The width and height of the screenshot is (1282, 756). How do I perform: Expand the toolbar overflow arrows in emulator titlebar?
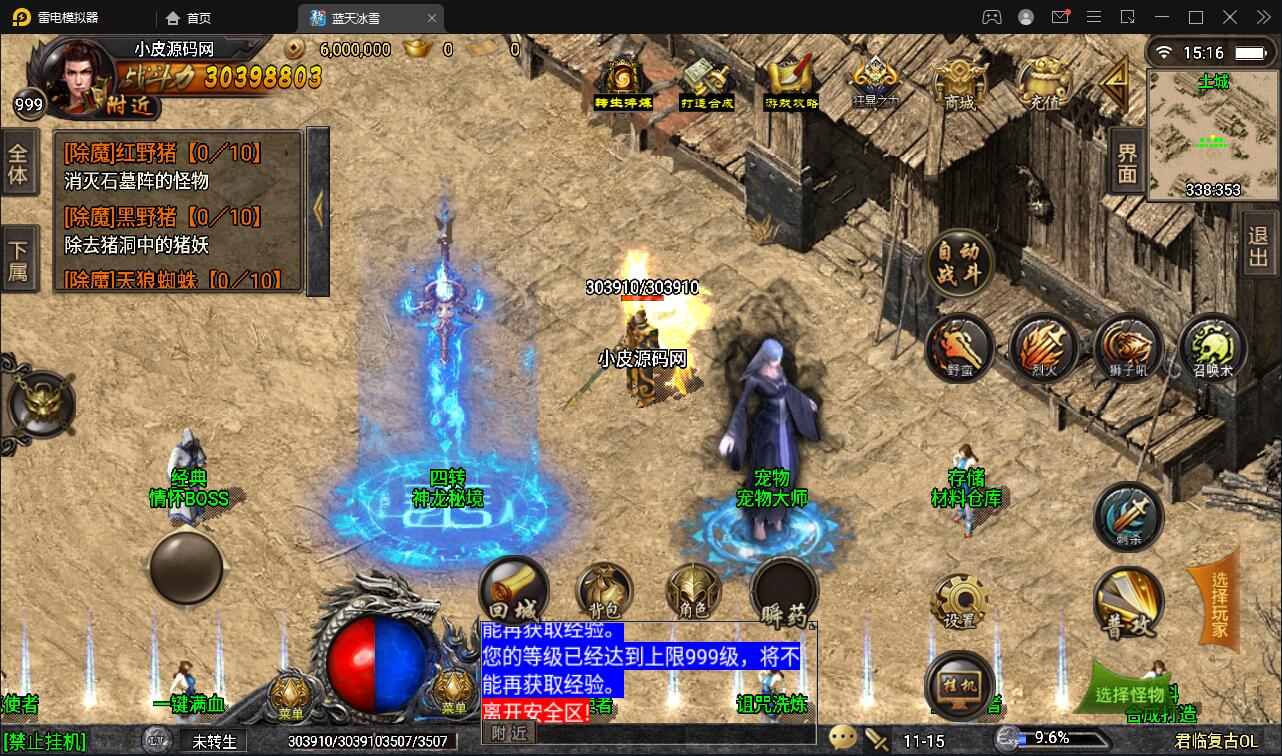[x=1262, y=17]
